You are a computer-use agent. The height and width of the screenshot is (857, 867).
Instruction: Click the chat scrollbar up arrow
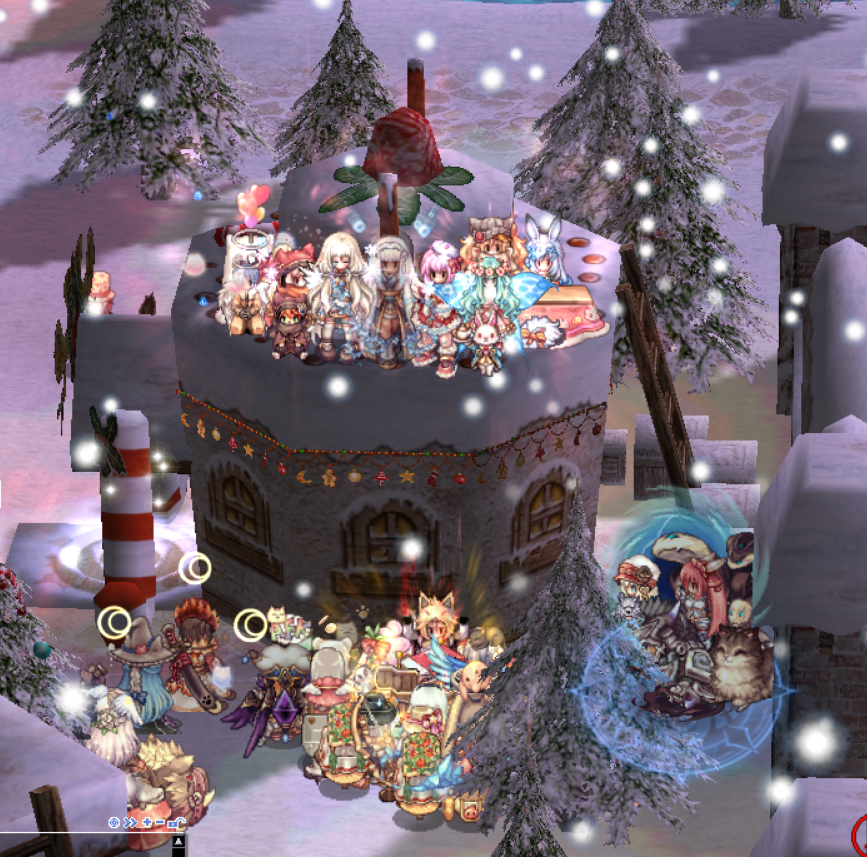pyautogui.click(x=178, y=841)
